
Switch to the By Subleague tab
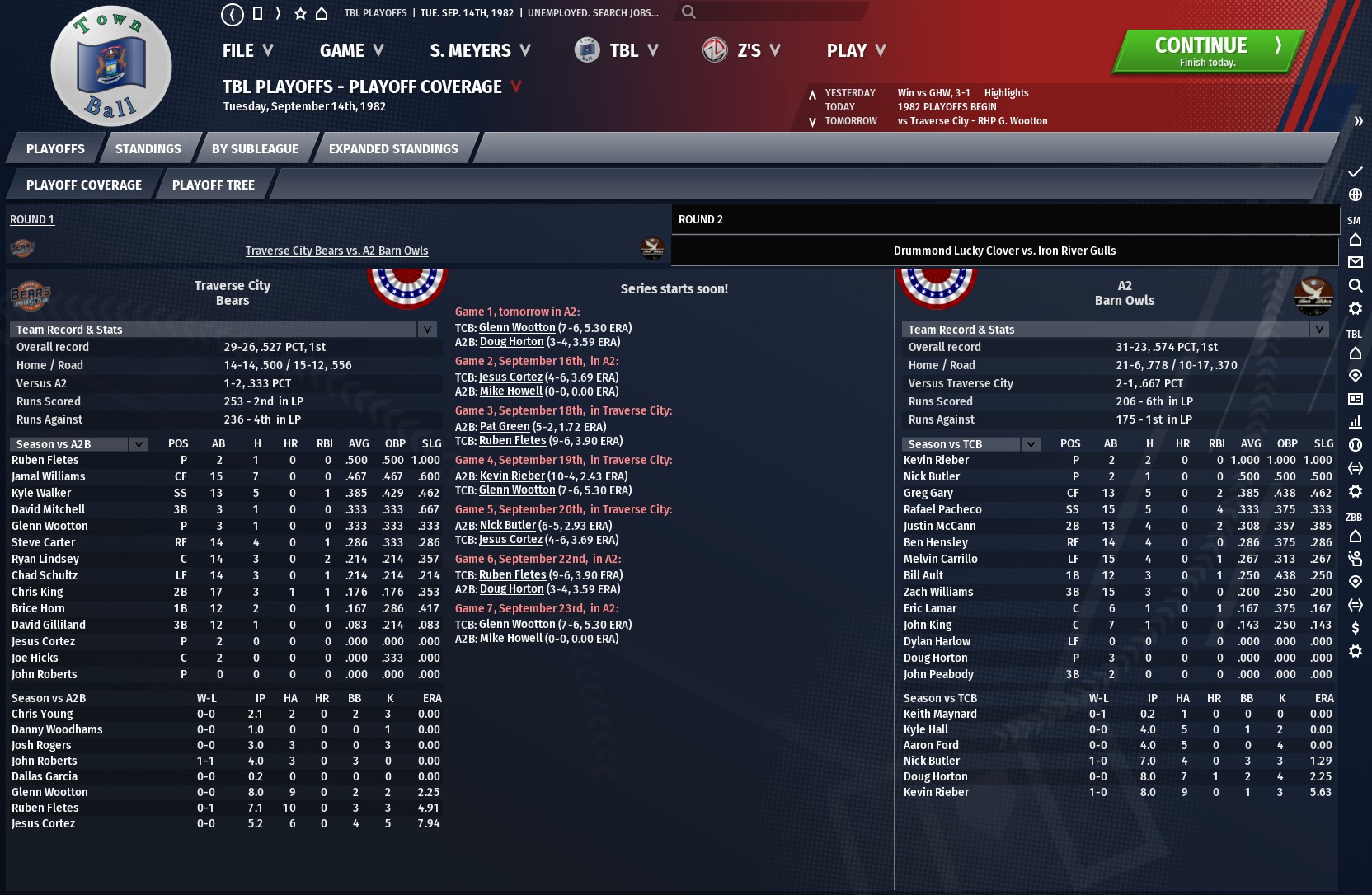coord(255,149)
